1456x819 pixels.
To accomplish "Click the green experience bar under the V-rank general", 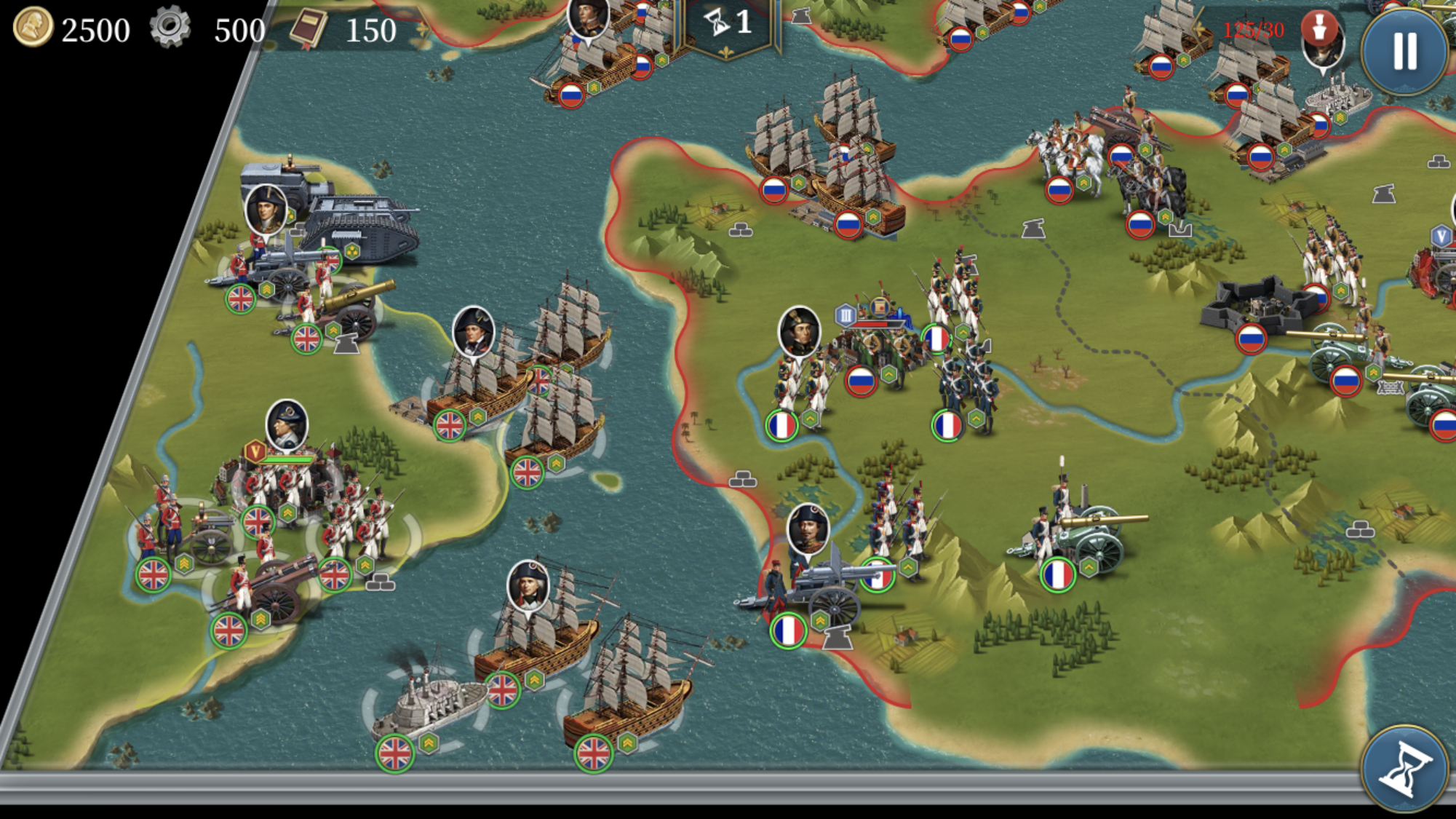I will [289, 461].
